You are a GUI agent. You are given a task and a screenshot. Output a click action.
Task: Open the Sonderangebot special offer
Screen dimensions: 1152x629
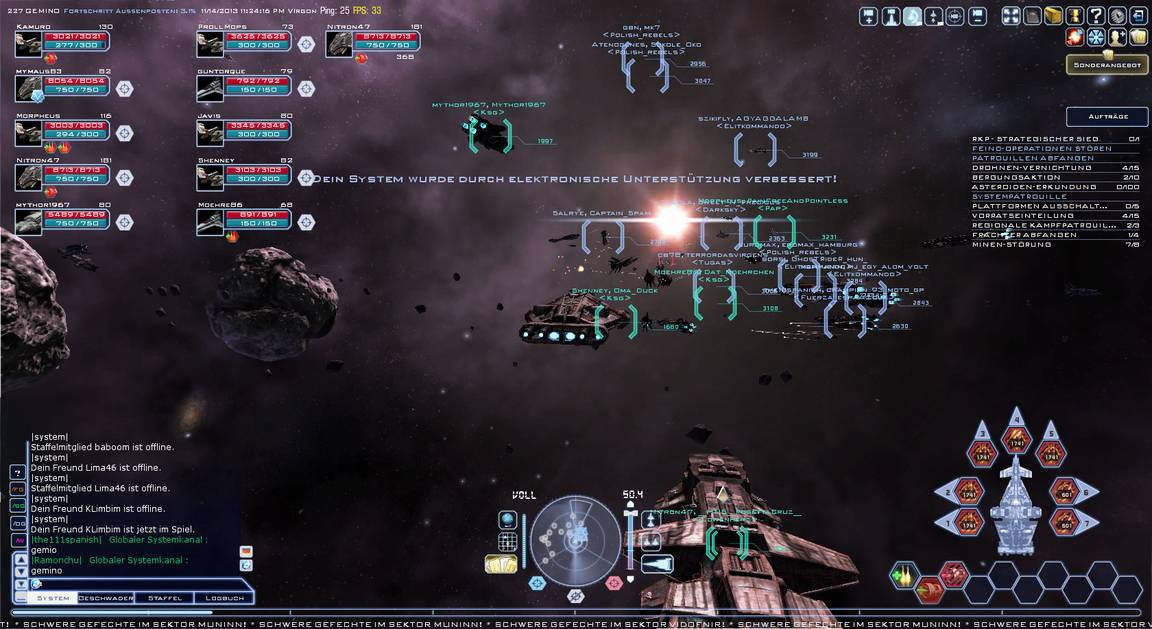point(1105,65)
